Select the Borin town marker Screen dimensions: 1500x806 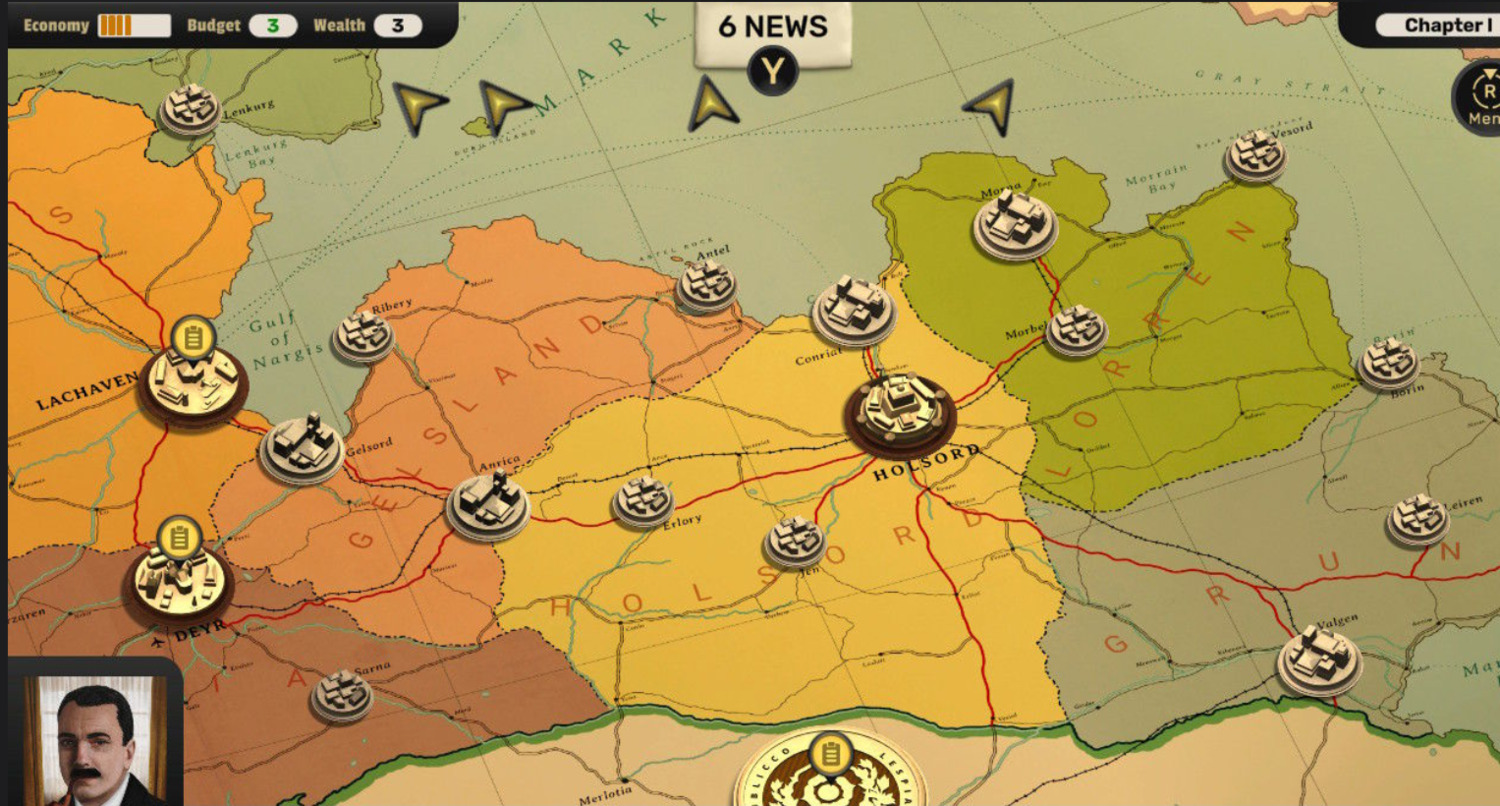click(x=1388, y=363)
